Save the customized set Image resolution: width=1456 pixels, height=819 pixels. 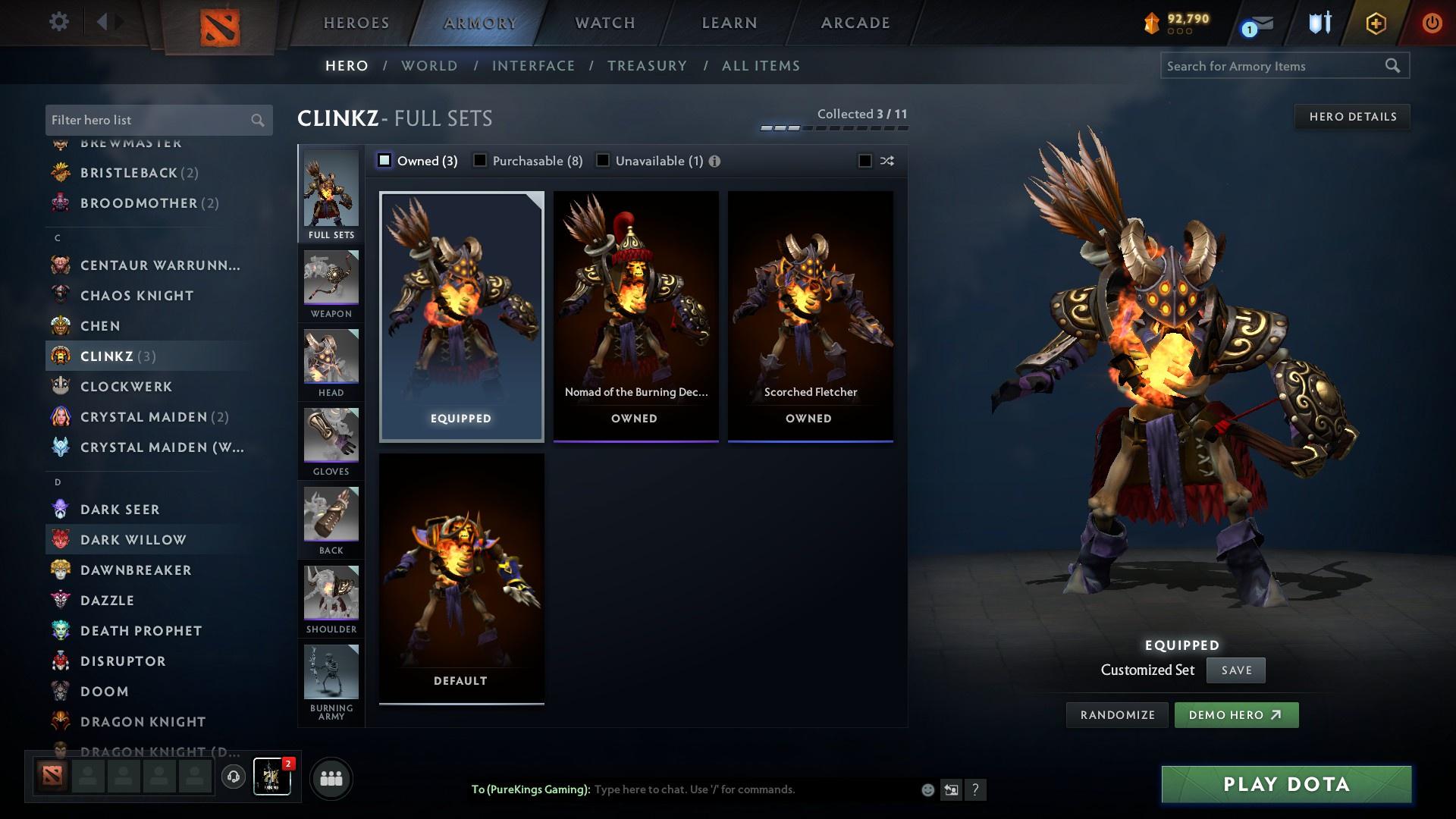[x=1235, y=670]
